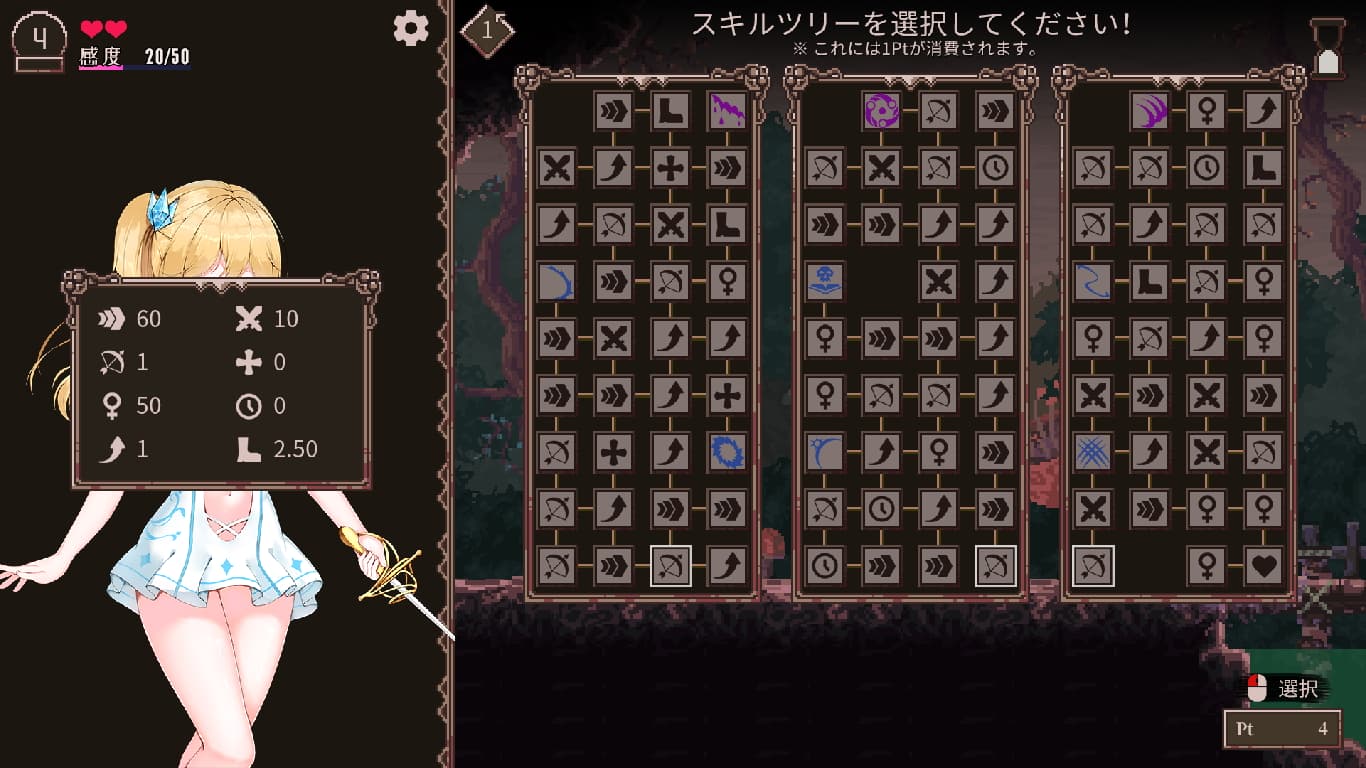
Task: Select the blue vortex skill in the left tree
Action: coord(725,451)
